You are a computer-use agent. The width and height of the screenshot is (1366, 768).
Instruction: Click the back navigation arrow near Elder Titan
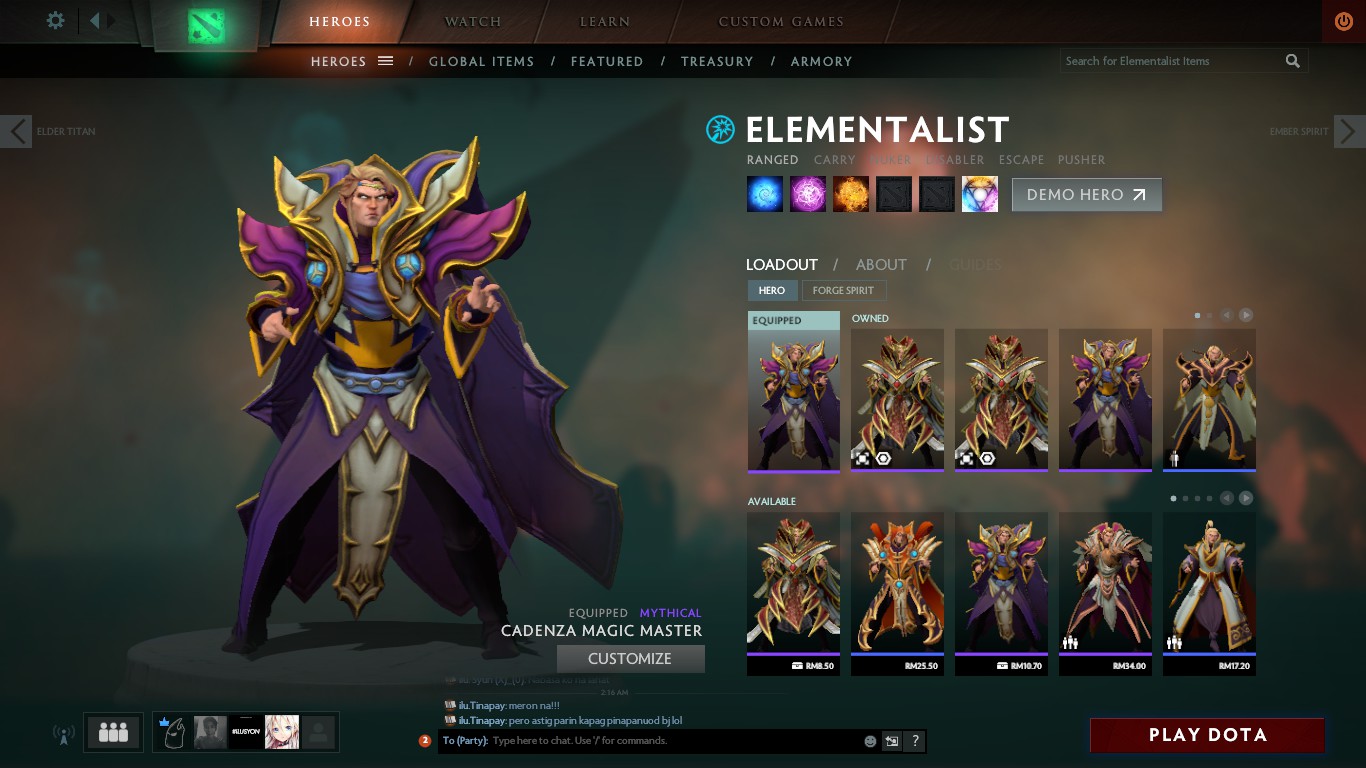[x=16, y=131]
